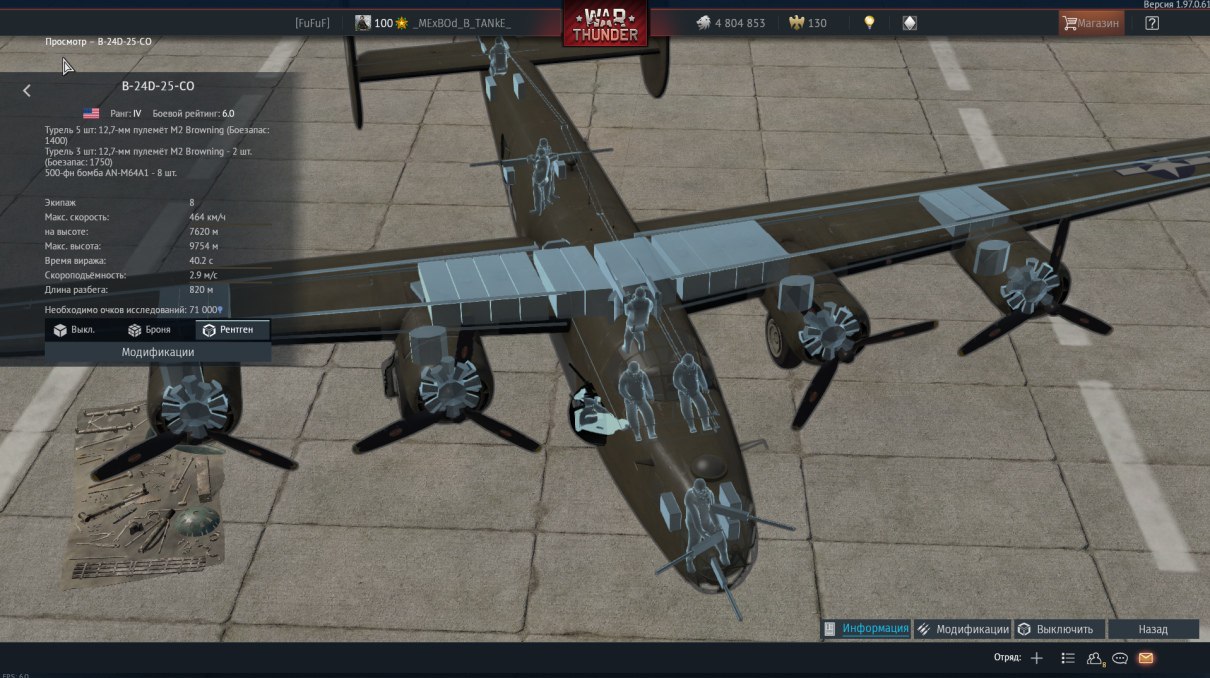Open the Информация tab at the bottom
The width and height of the screenshot is (1210, 678).
866,629
